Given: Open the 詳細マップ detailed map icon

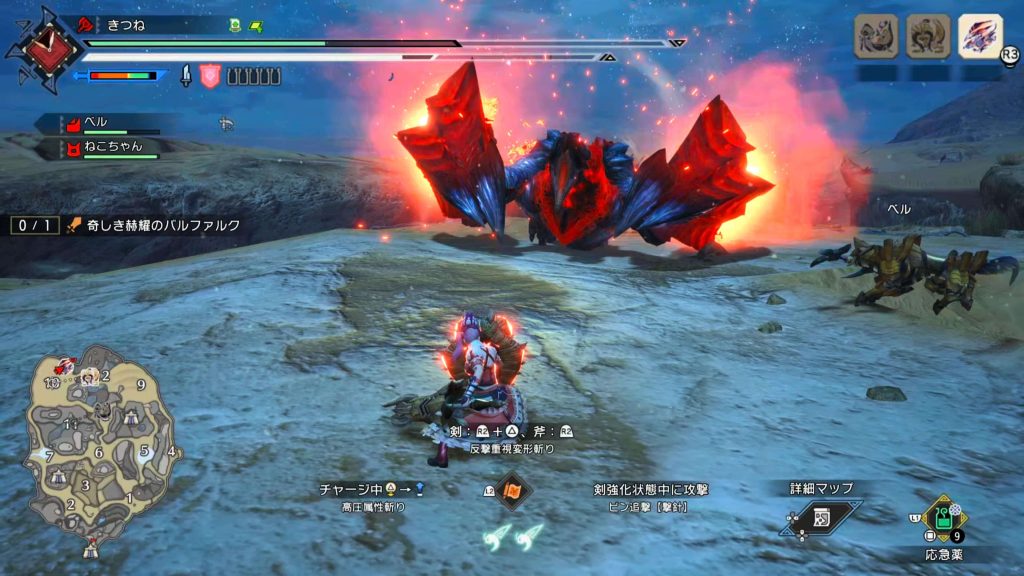Looking at the screenshot, I should [823, 515].
